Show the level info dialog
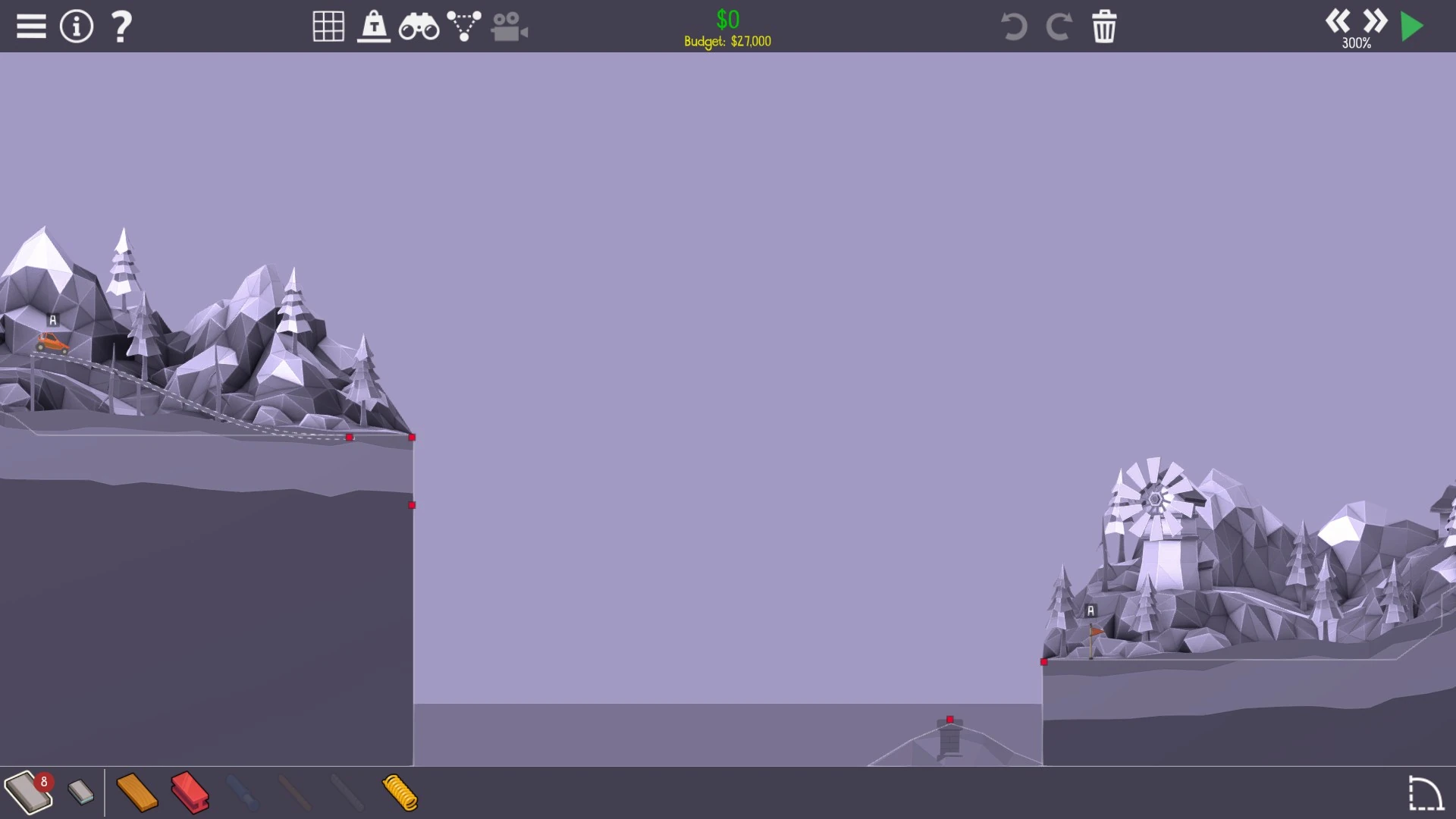Screen dimensions: 1456x819 (76, 25)
